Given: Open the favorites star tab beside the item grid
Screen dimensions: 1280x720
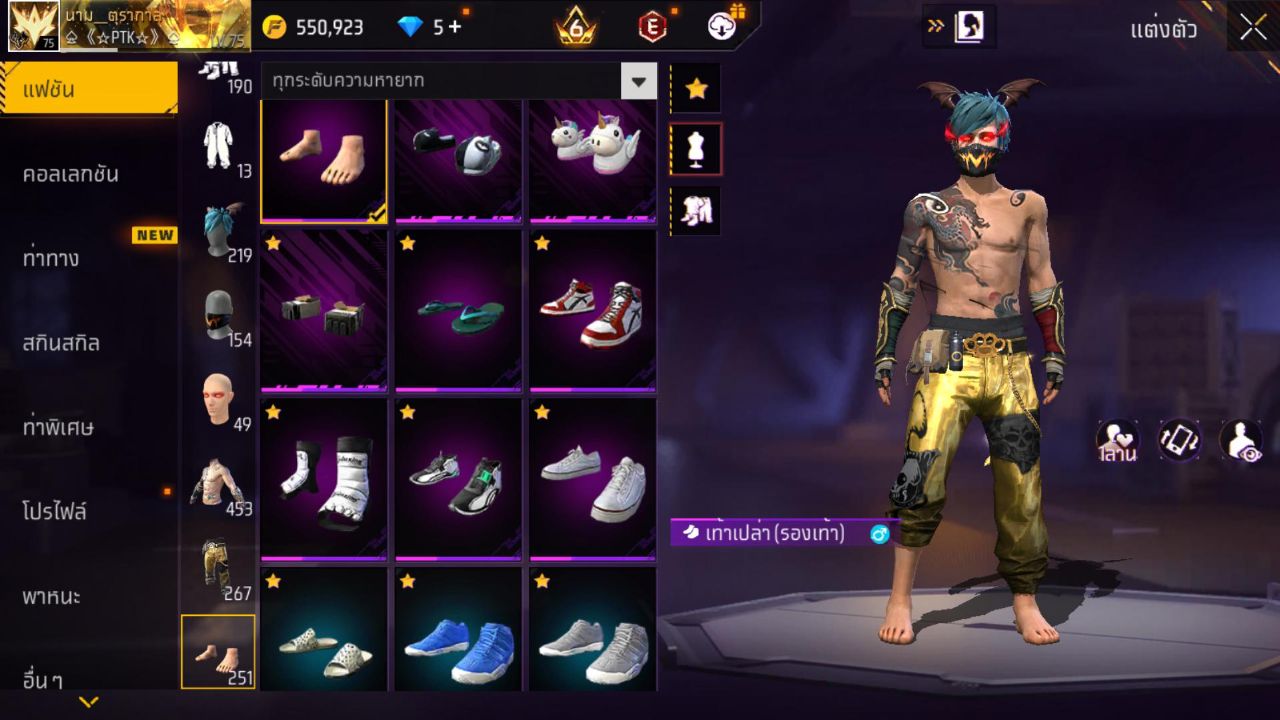Looking at the screenshot, I should (x=696, y=88).
